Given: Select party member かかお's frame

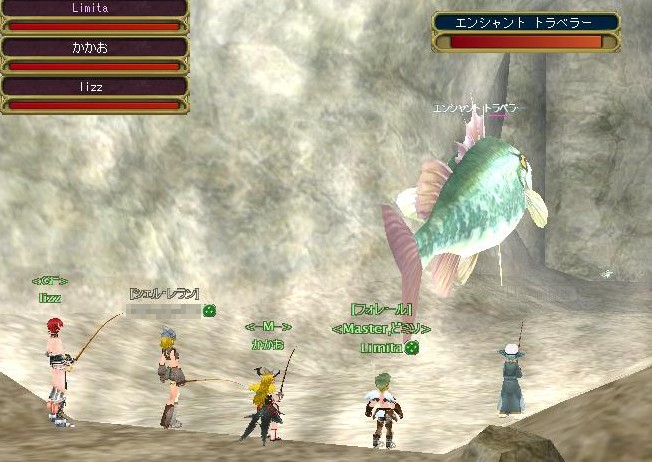Looking at the screenshot, I should point(94,55).
